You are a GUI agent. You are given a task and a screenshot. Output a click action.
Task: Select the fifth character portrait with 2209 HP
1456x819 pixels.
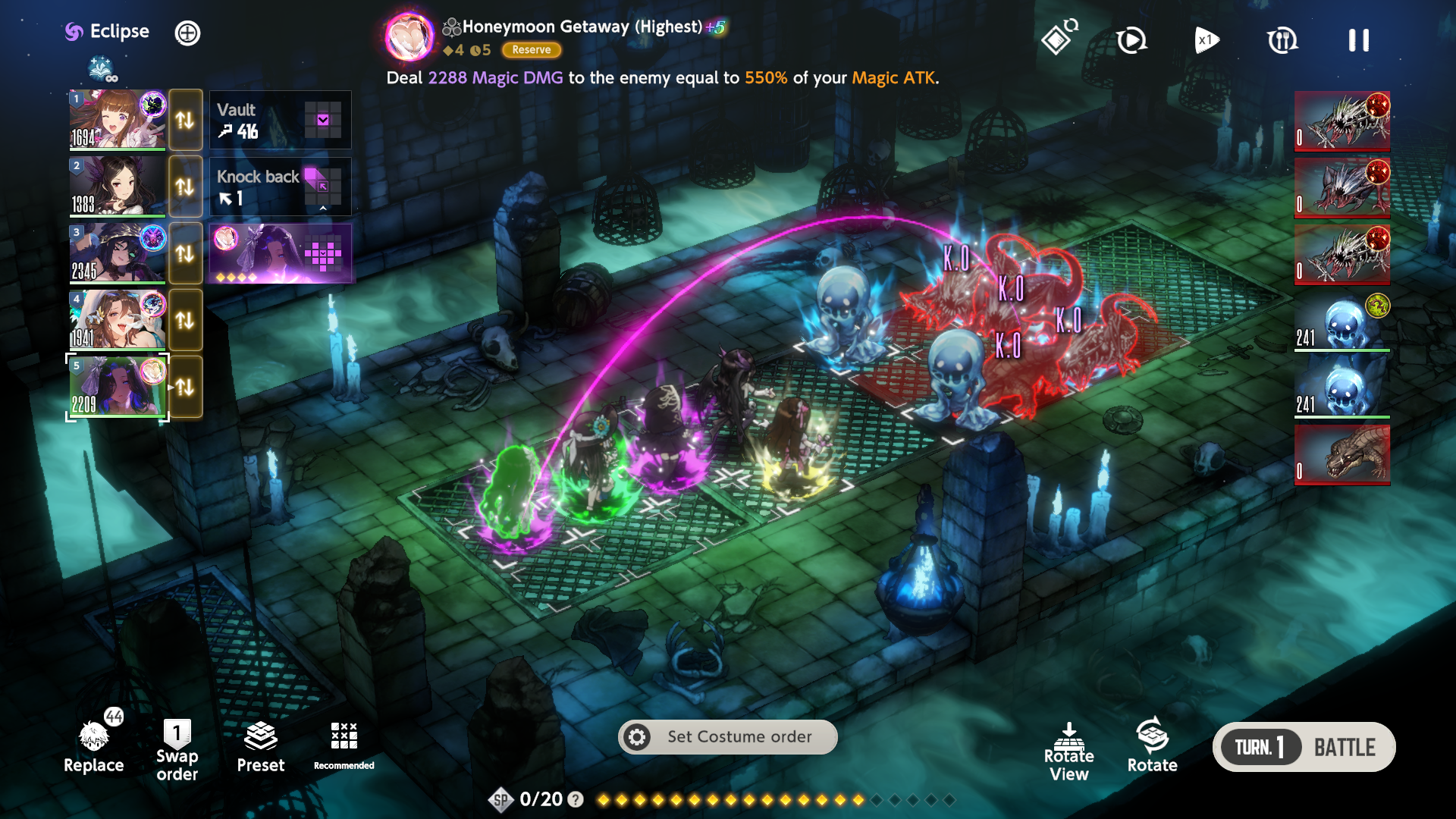pos(118,387)
